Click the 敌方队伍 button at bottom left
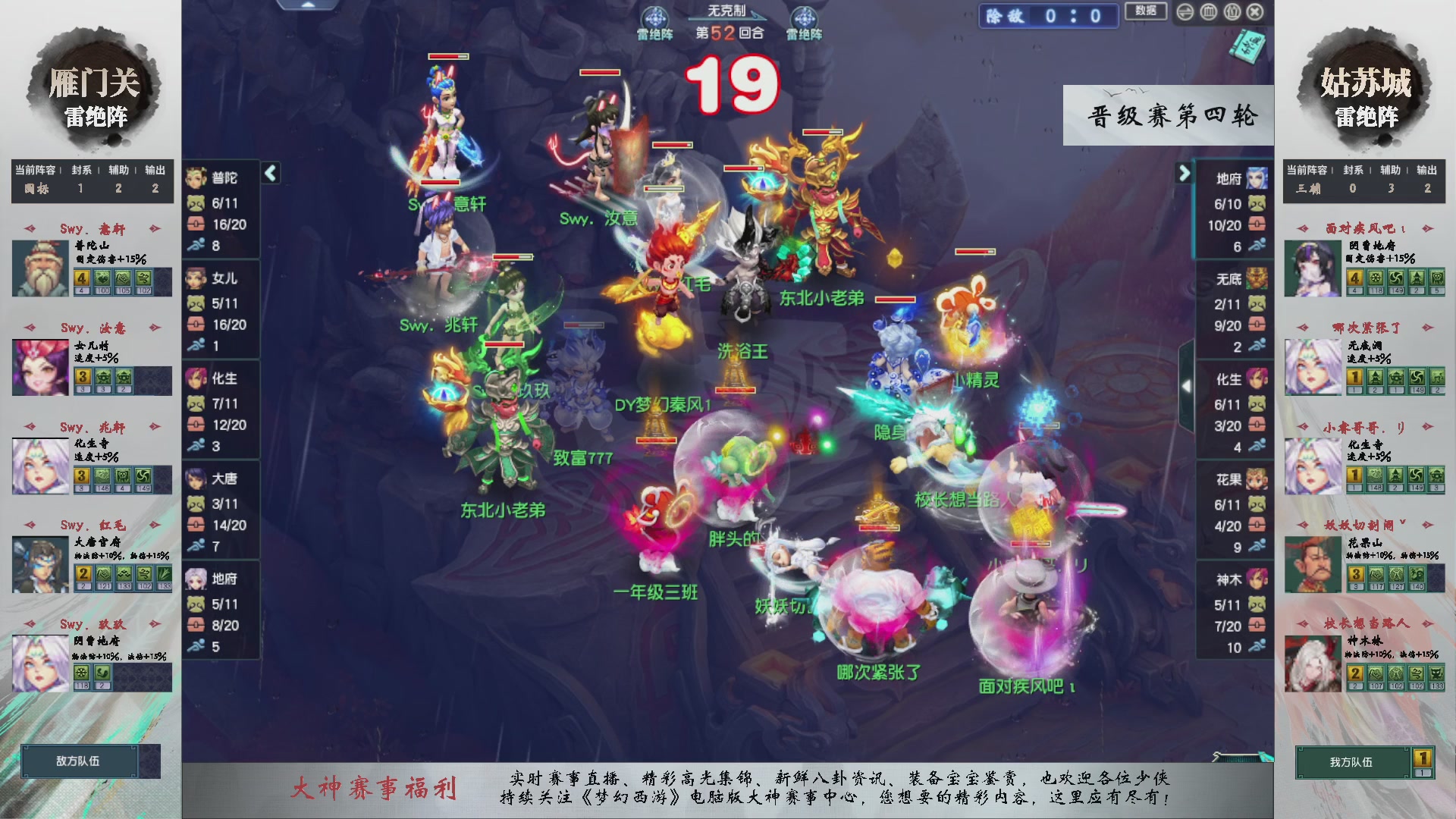 [78, 761]
